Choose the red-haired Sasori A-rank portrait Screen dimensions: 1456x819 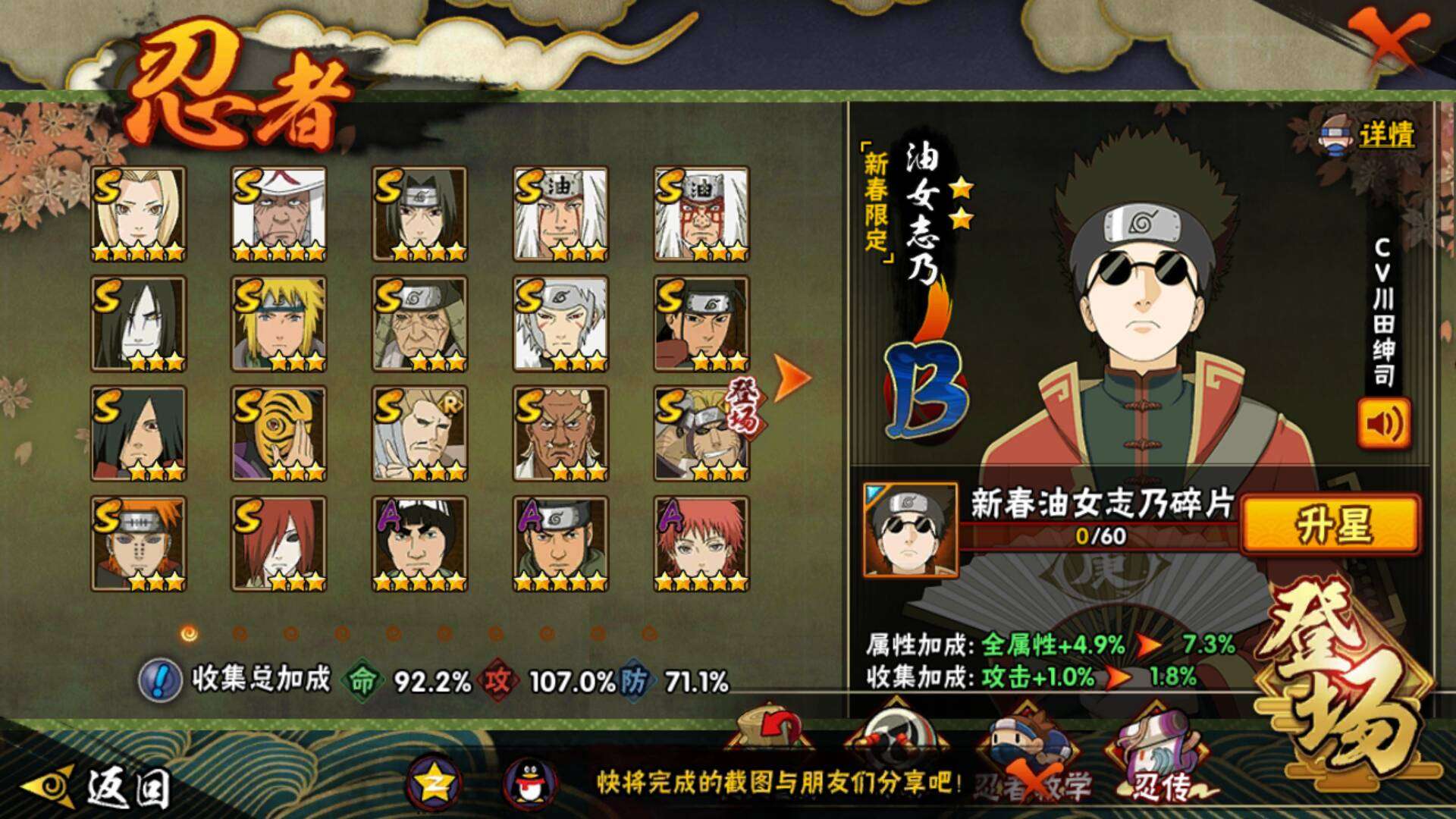(701, 544)
